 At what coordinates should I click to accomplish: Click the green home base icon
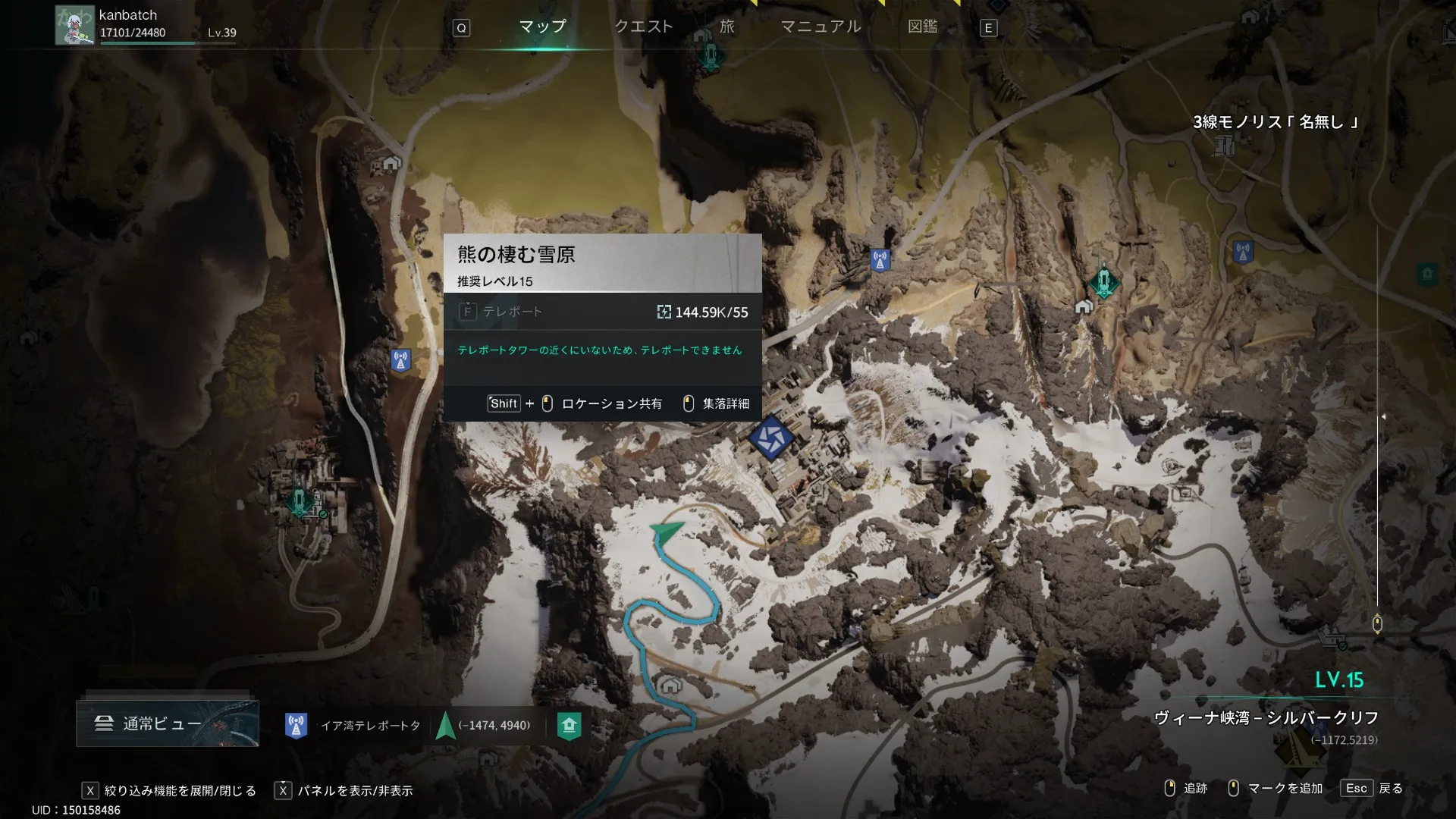569,726
